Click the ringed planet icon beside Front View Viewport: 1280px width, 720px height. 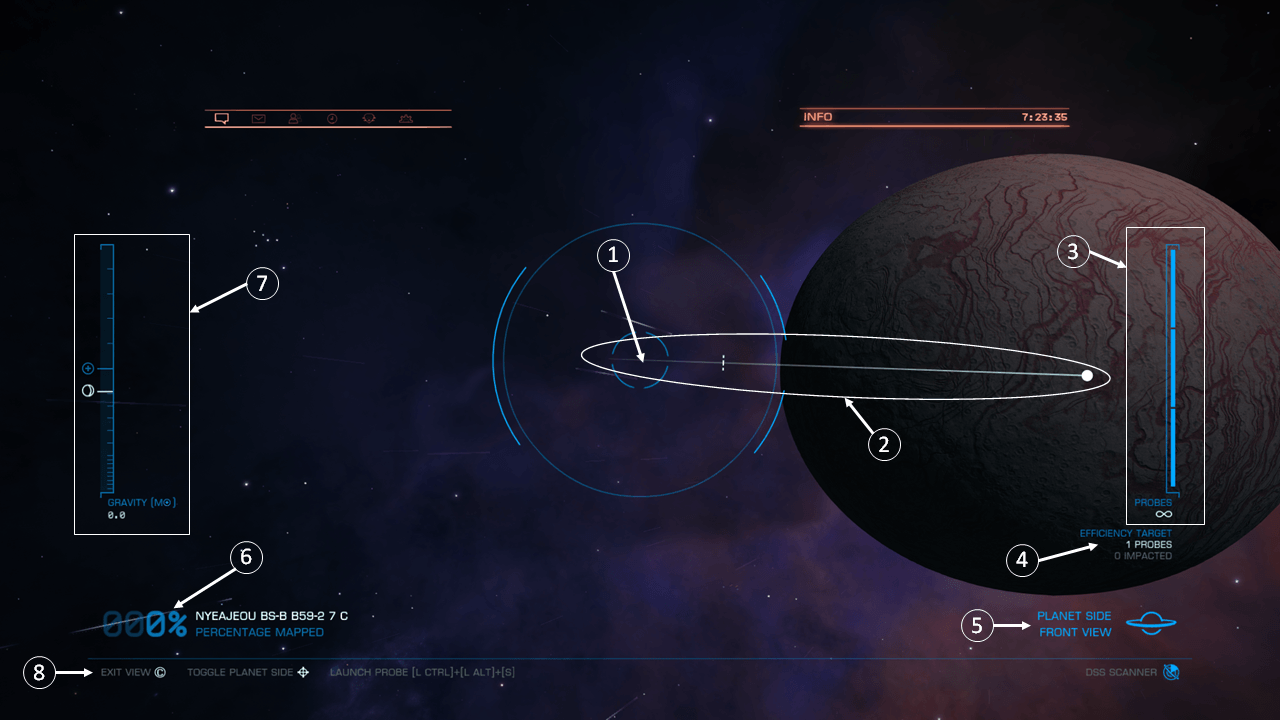(1150, 622)
